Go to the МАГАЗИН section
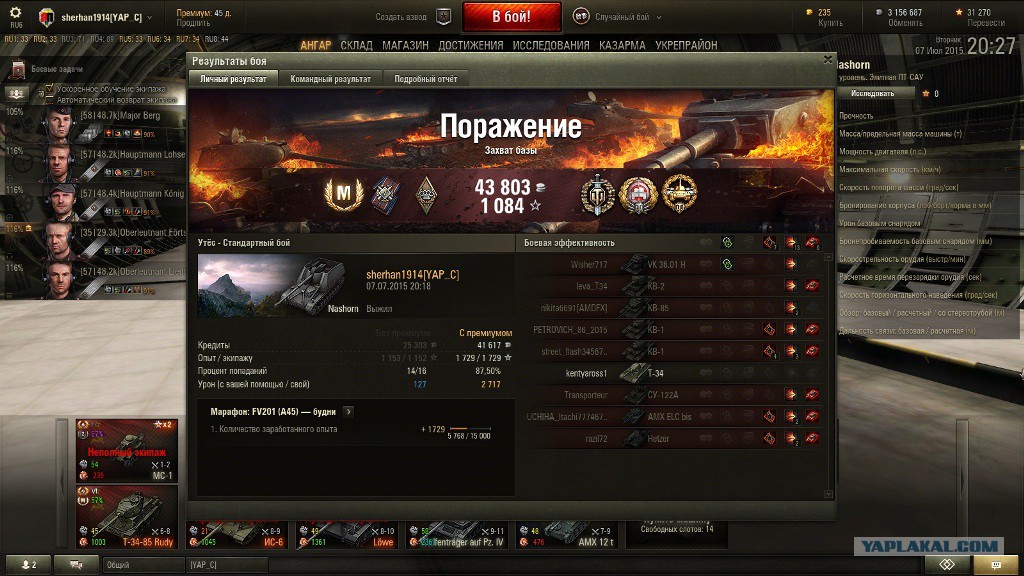The height and width of the screenshot is (576, 1024). click(x=405, y=46)
